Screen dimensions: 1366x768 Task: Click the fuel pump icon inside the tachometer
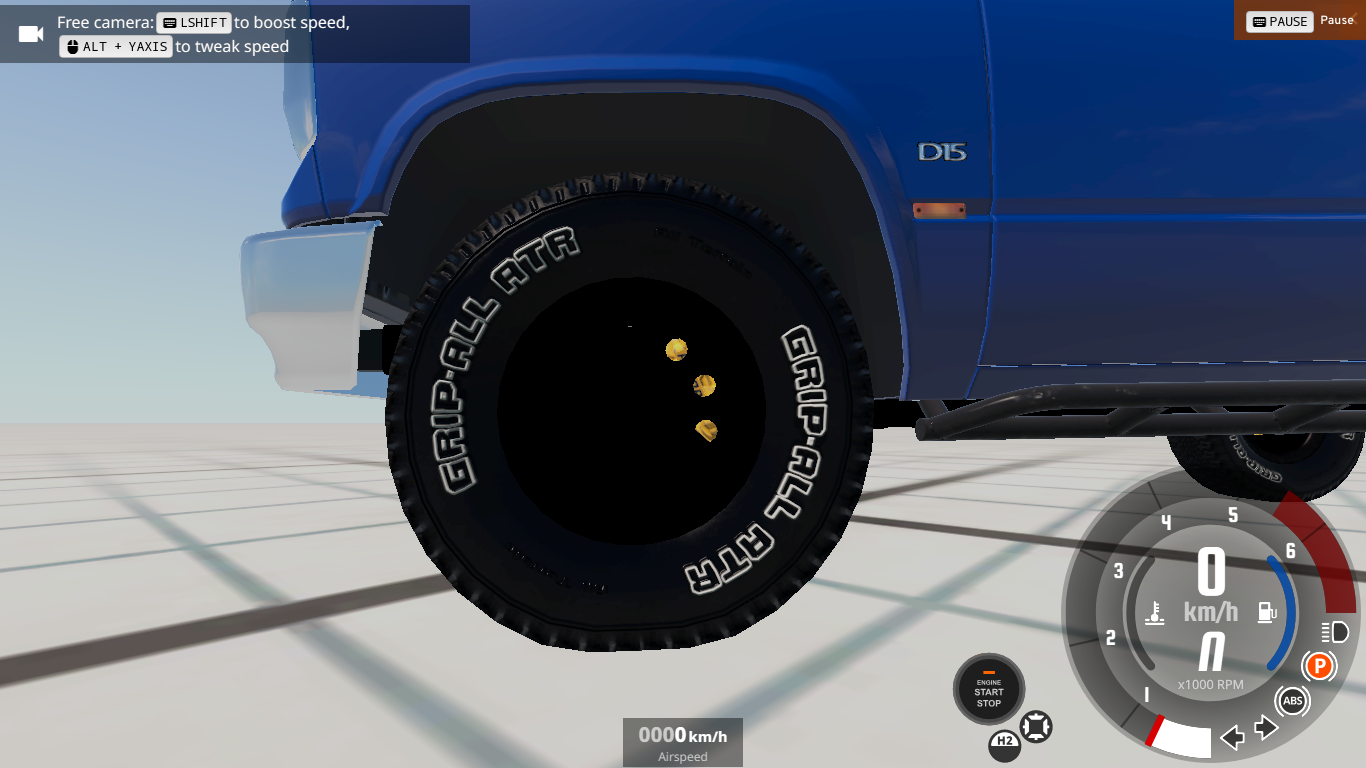click(1267, 612)
